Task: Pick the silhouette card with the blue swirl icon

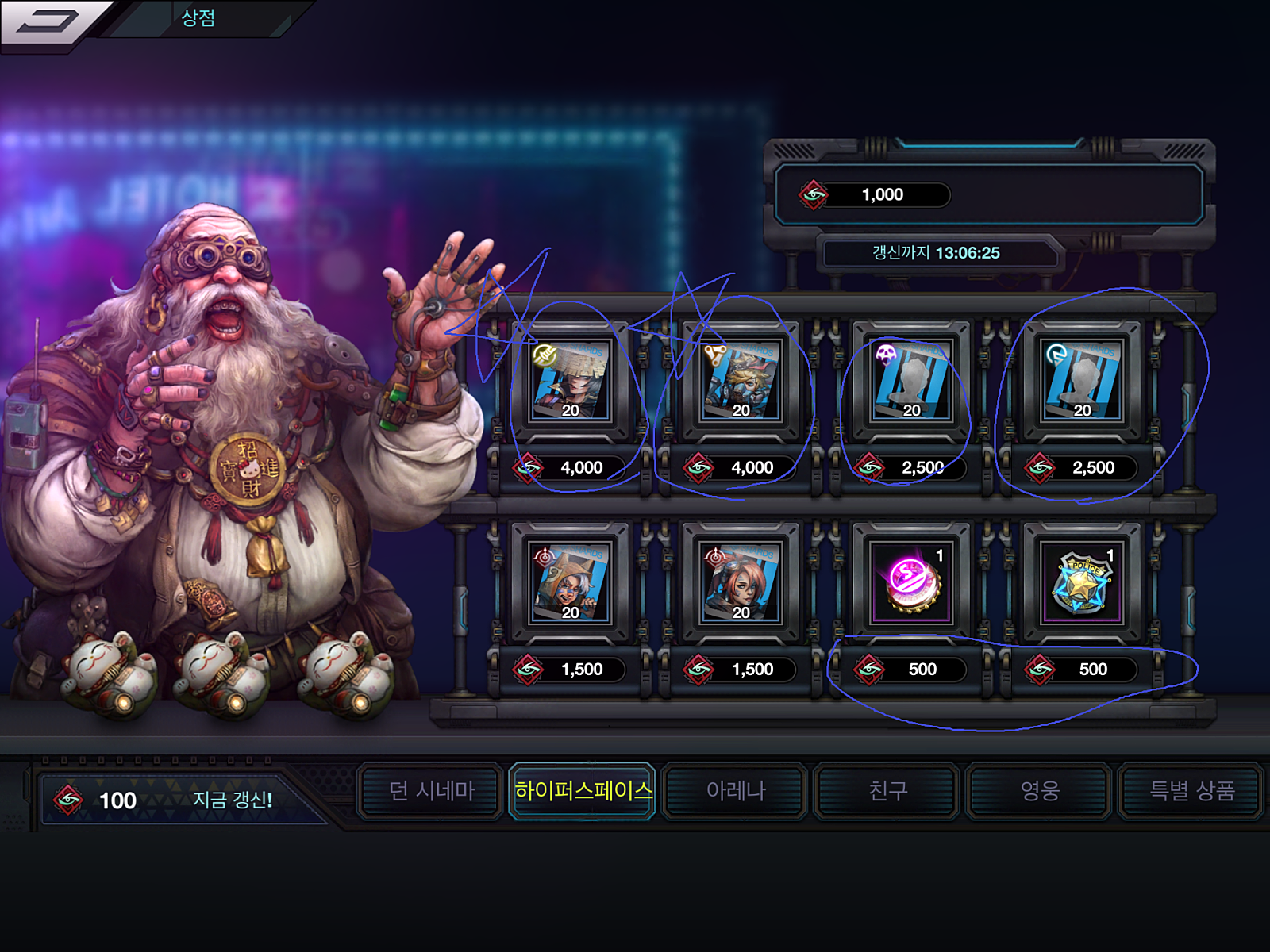Action: click(1082, 382)
